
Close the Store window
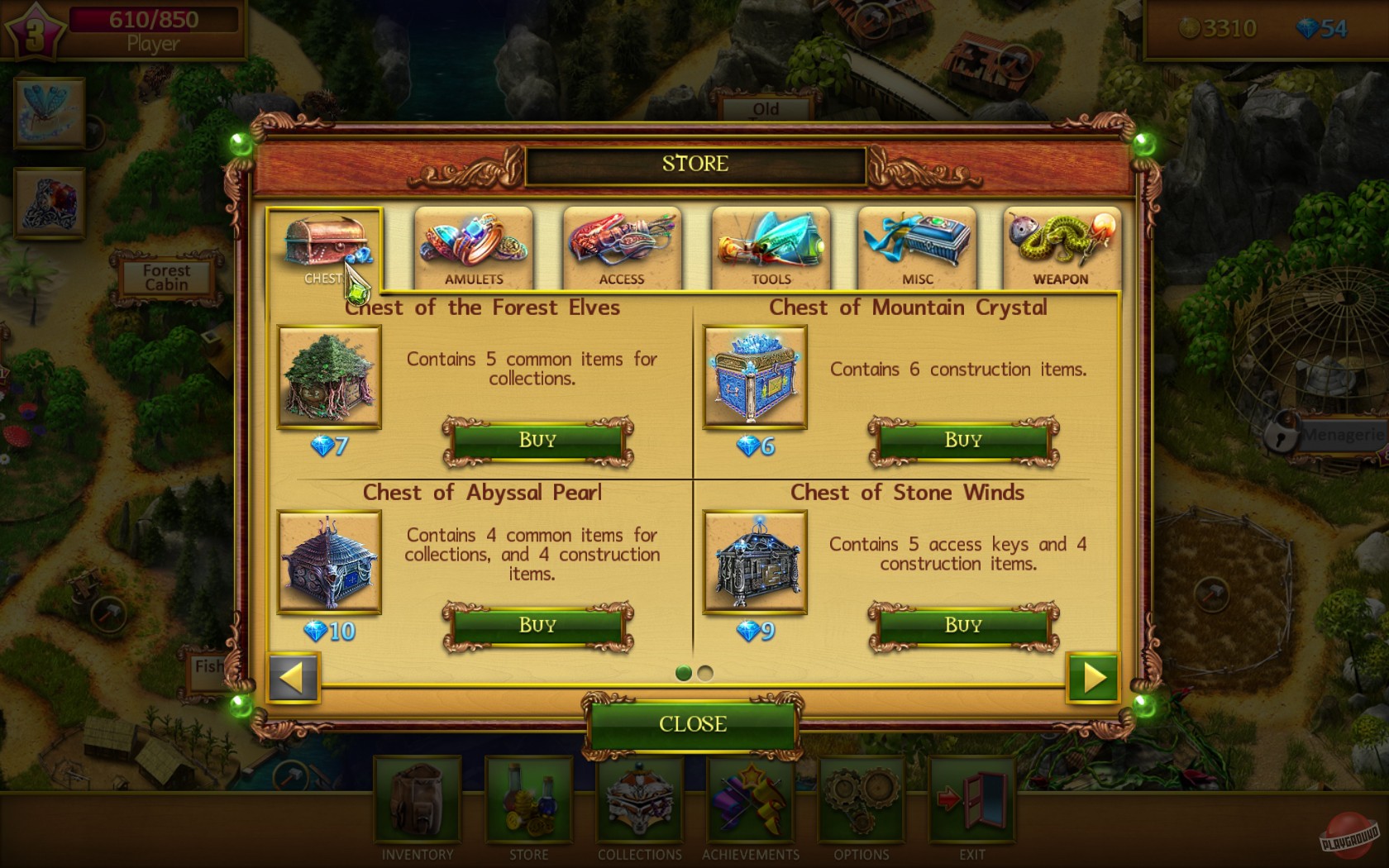(x=693, y=723)
